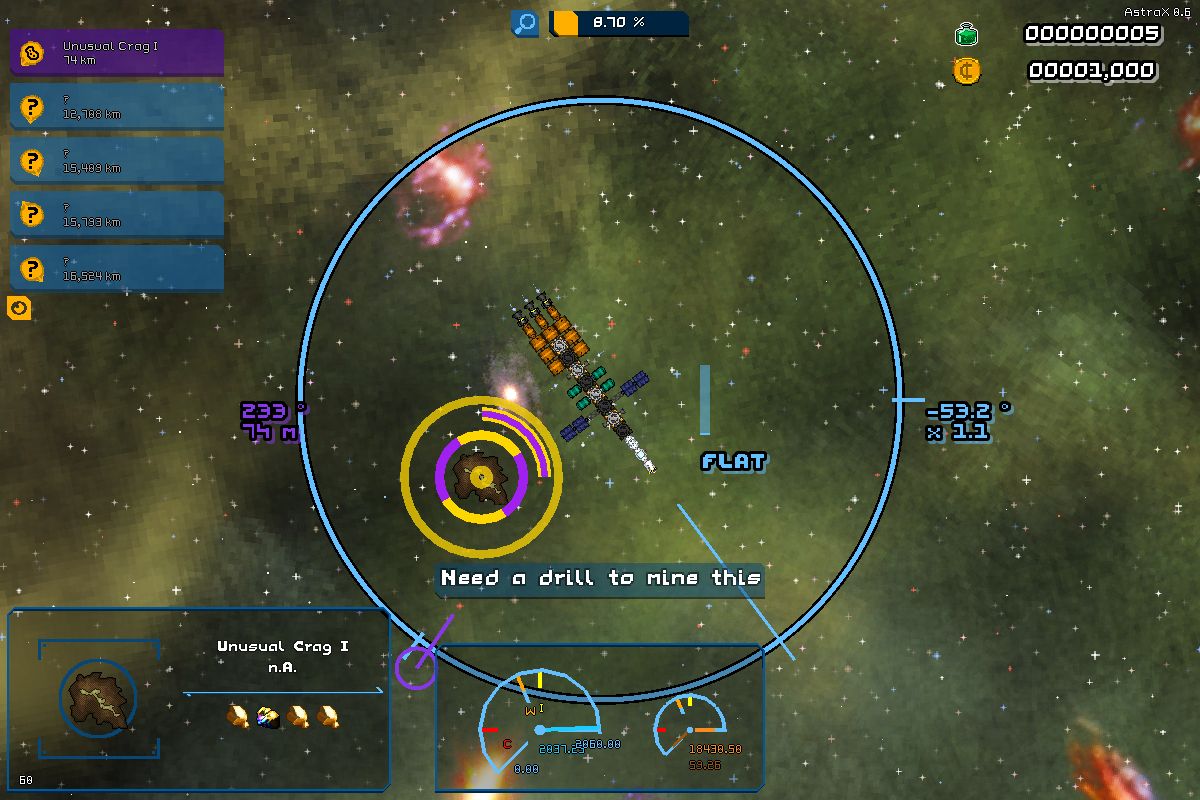Click the green cargo container icon
This screenshot has width=1200, height=800.
pos(966,36)
